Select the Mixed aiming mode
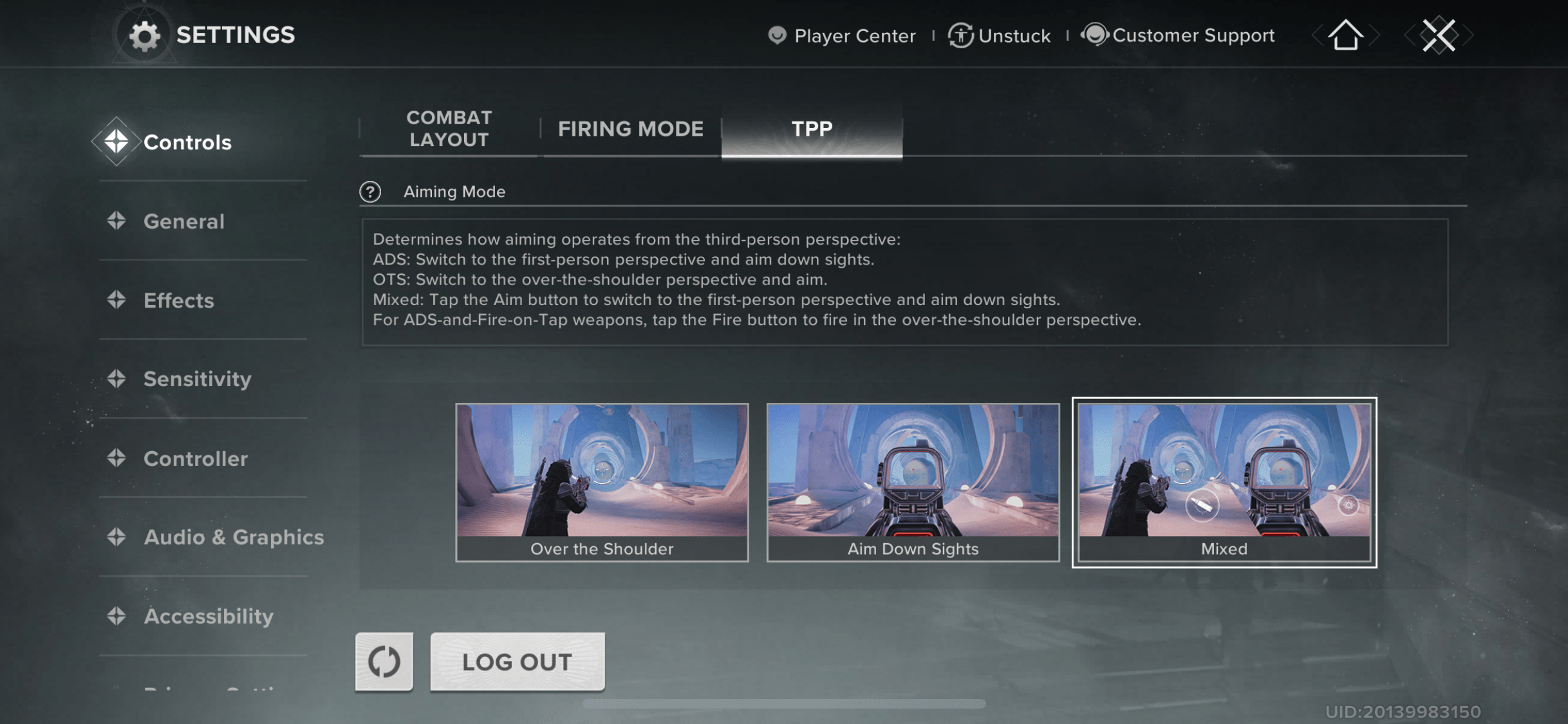This screenshot has width=1568, height=724. point(1224,482)
